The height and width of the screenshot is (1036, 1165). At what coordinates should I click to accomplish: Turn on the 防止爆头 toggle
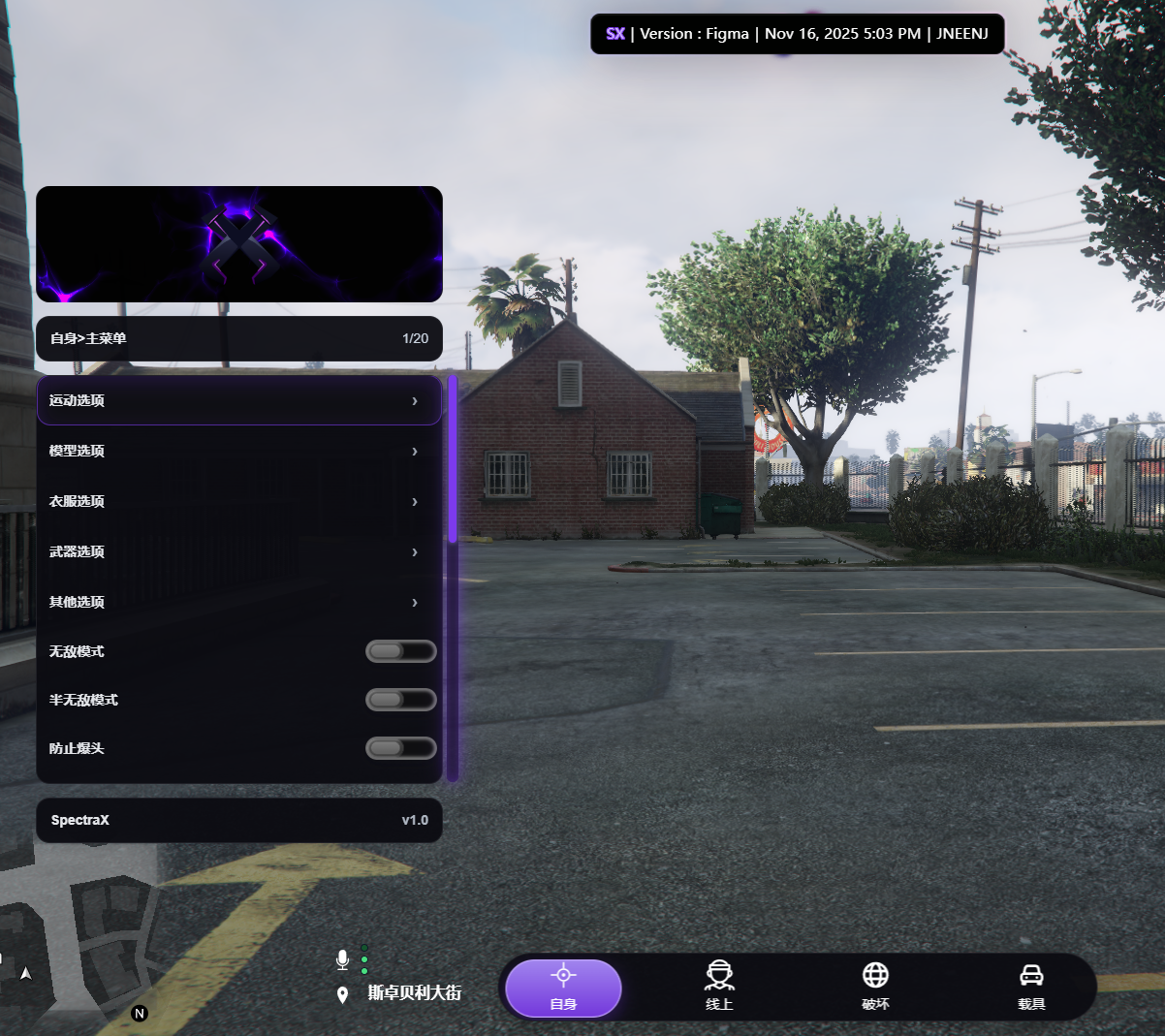[x=400, y=748]
